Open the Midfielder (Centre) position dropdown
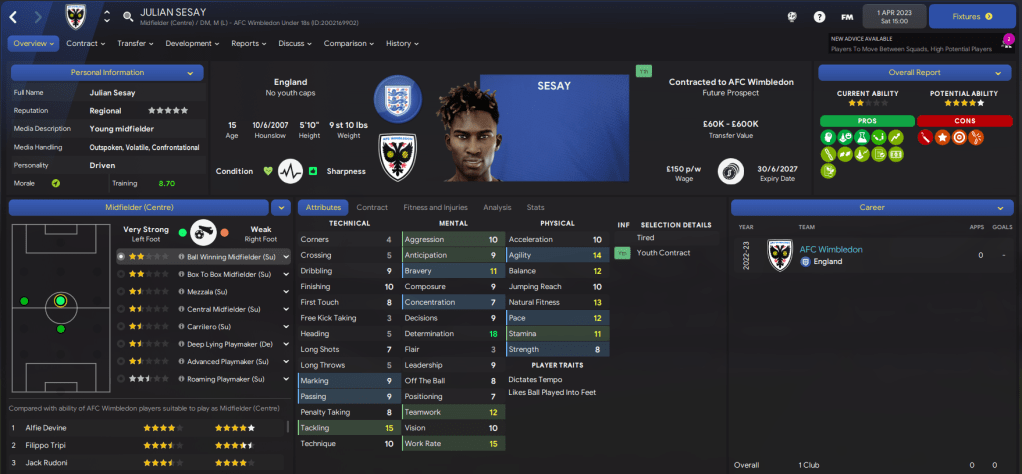 [279, 207]
